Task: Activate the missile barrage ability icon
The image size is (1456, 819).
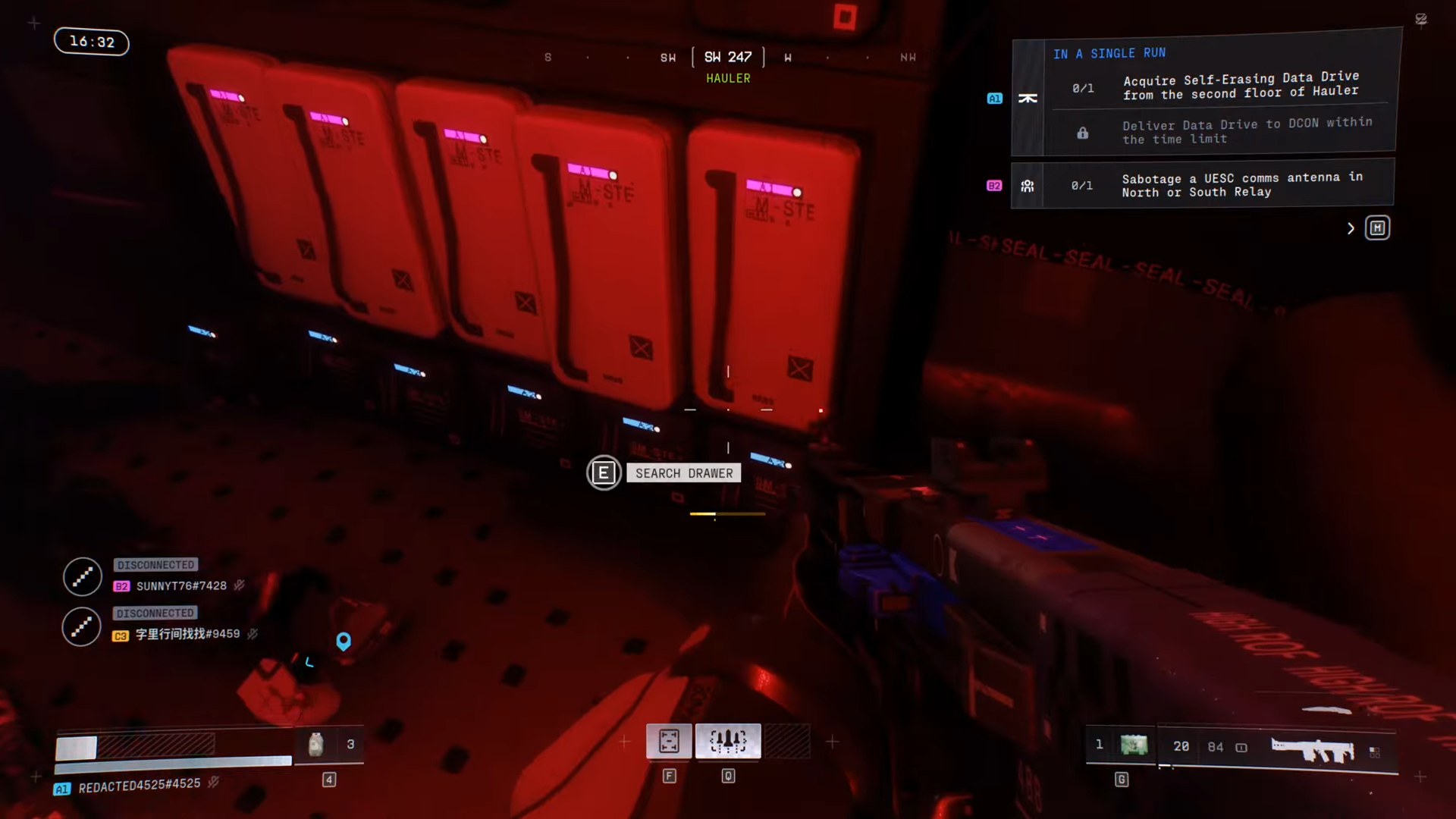Action: click(728, 741)
